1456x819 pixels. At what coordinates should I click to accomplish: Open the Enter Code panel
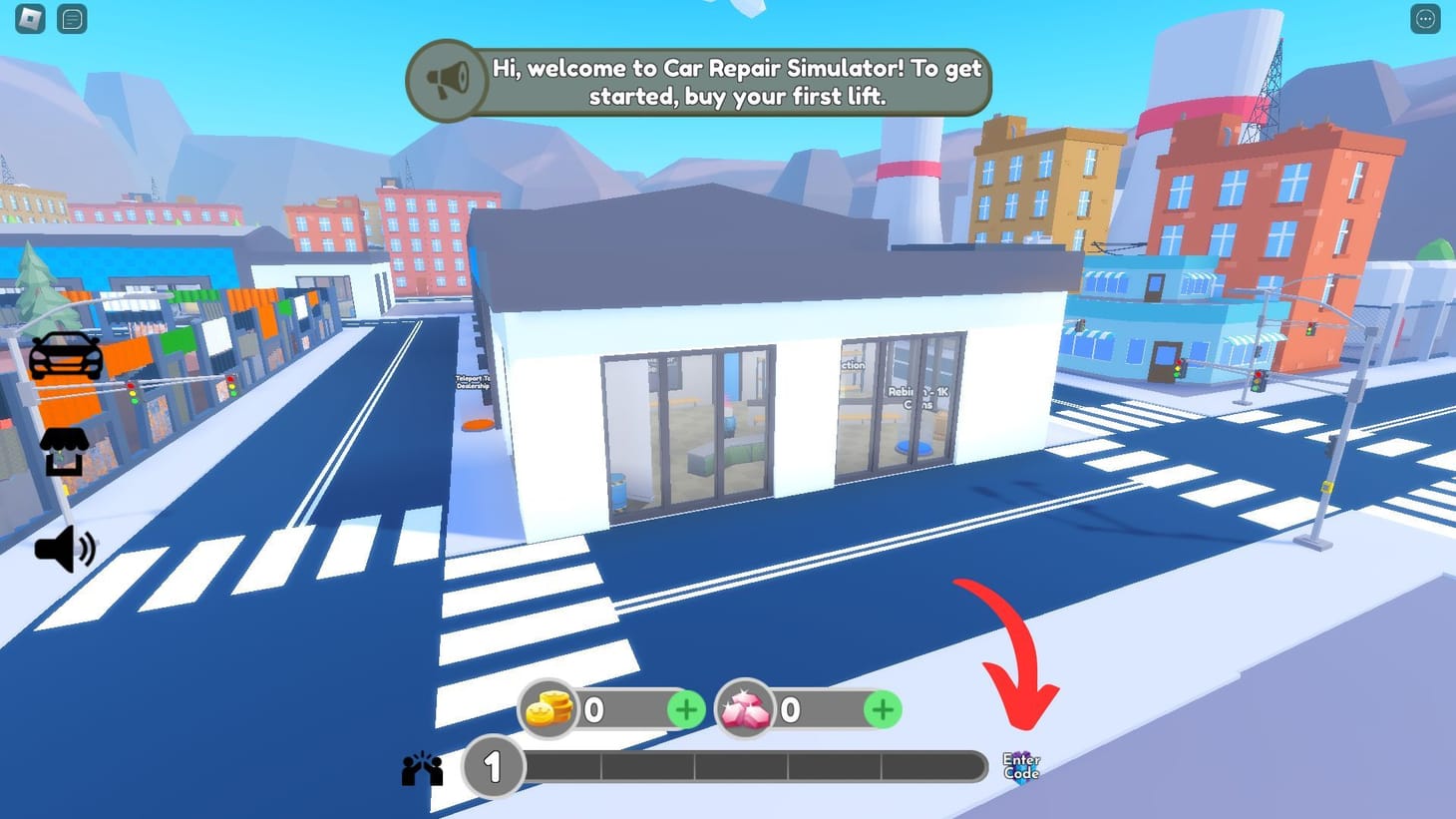coord(1020,765)
